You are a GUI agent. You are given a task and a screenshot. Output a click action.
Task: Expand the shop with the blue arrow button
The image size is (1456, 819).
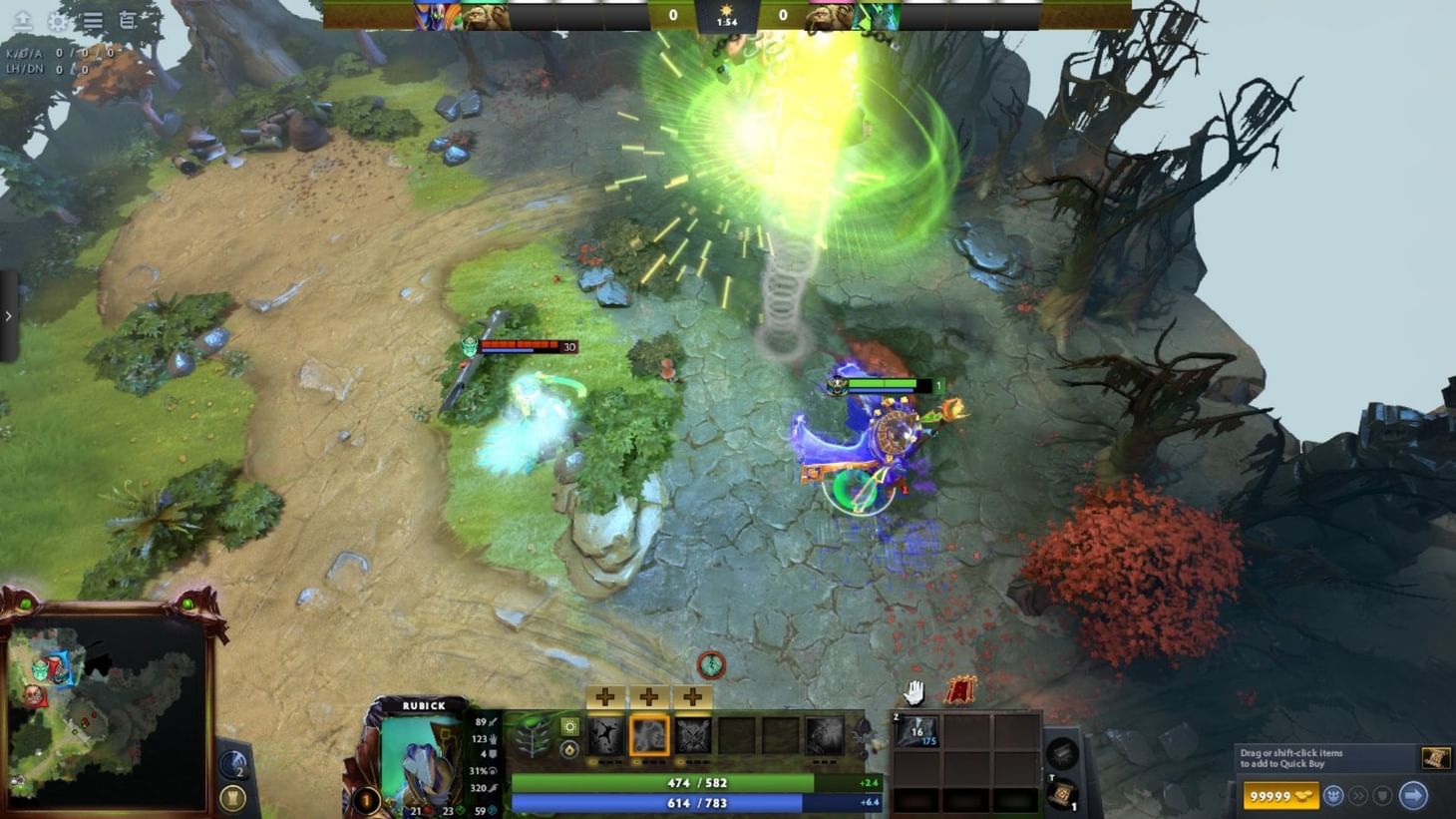(1414, 796)
